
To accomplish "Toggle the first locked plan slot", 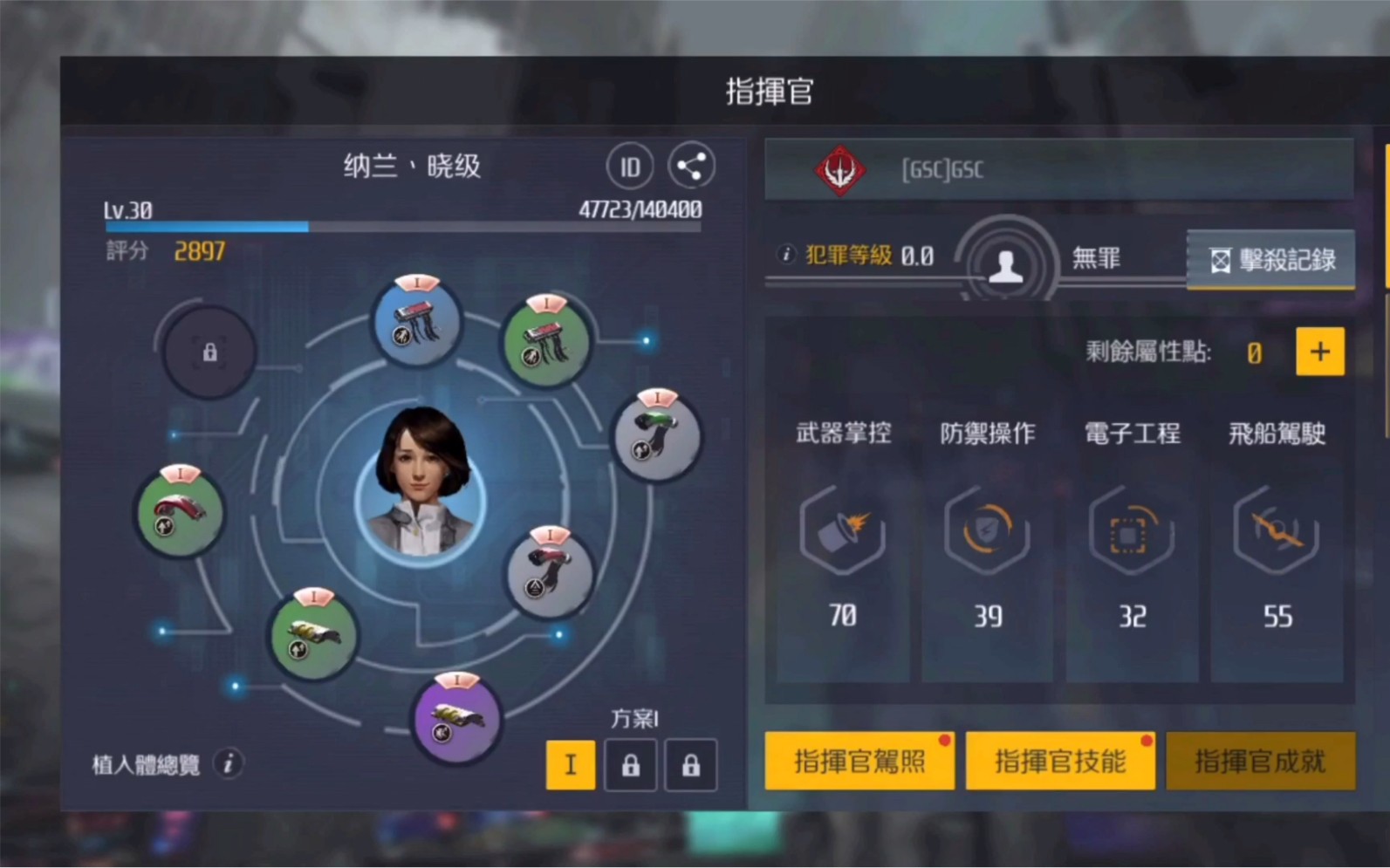I will [630, 765].
